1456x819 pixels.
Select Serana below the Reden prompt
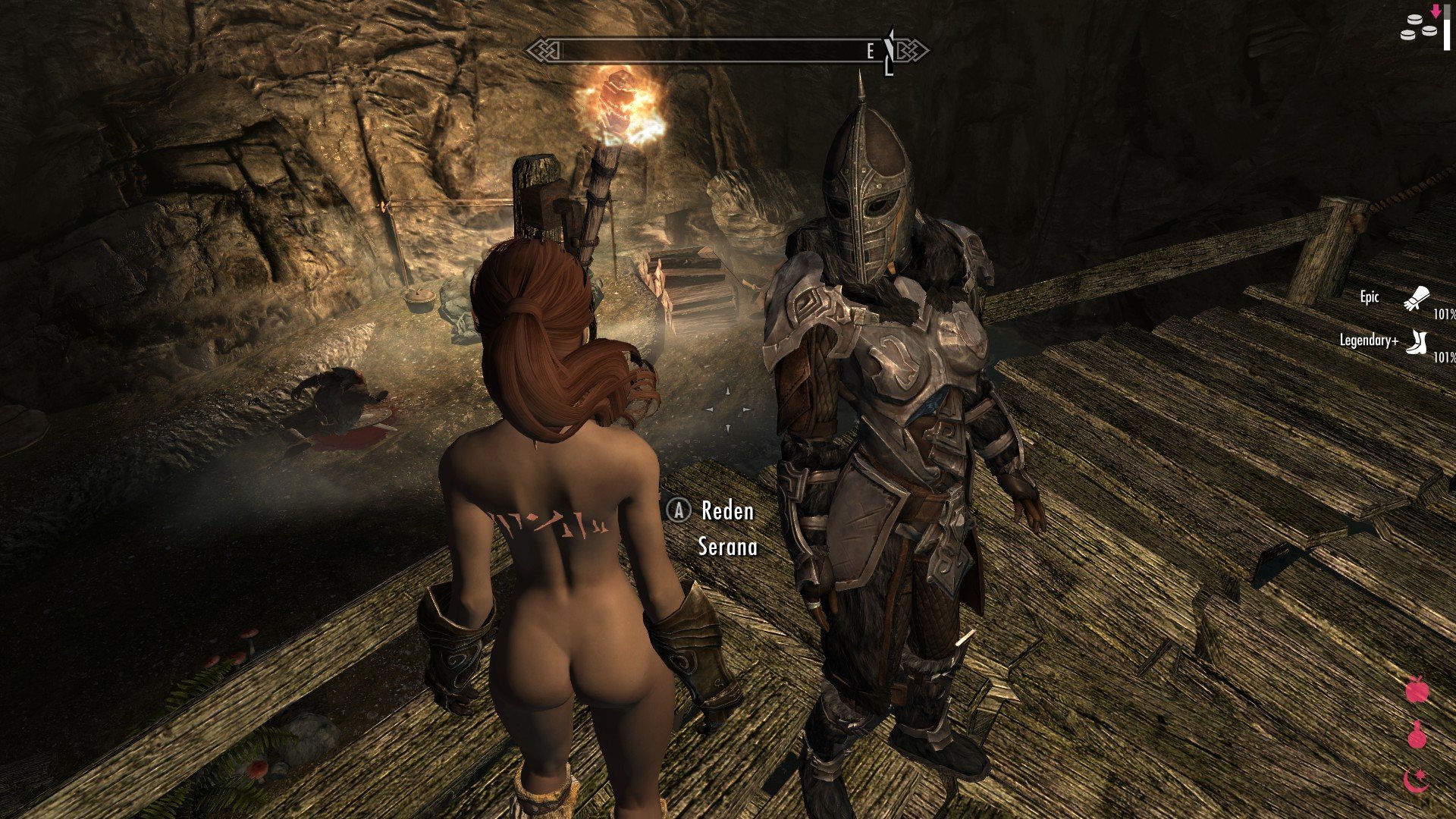coord(728,547)
